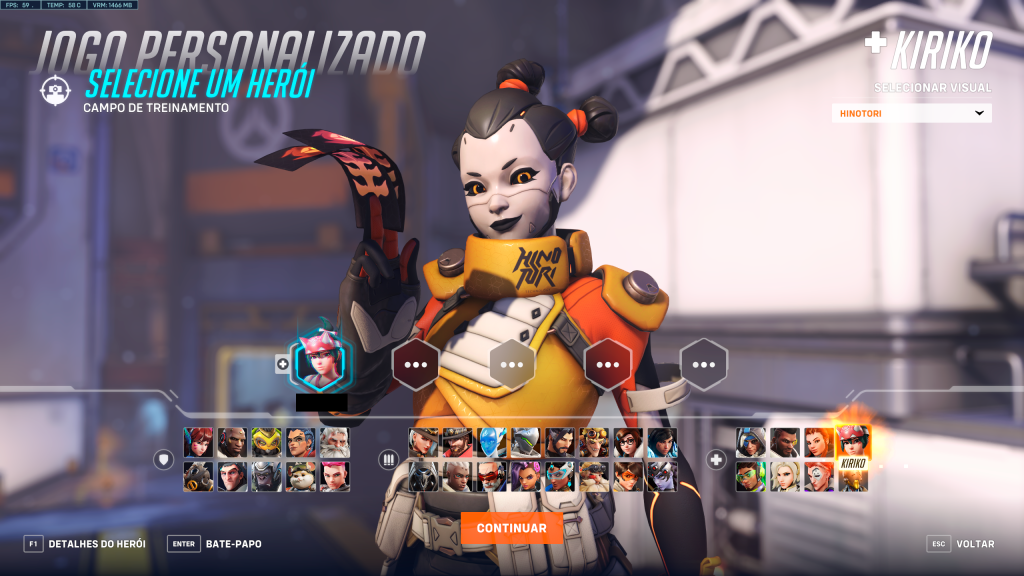
Task: Open Detalhes do Herói panel
Action: 85,544
